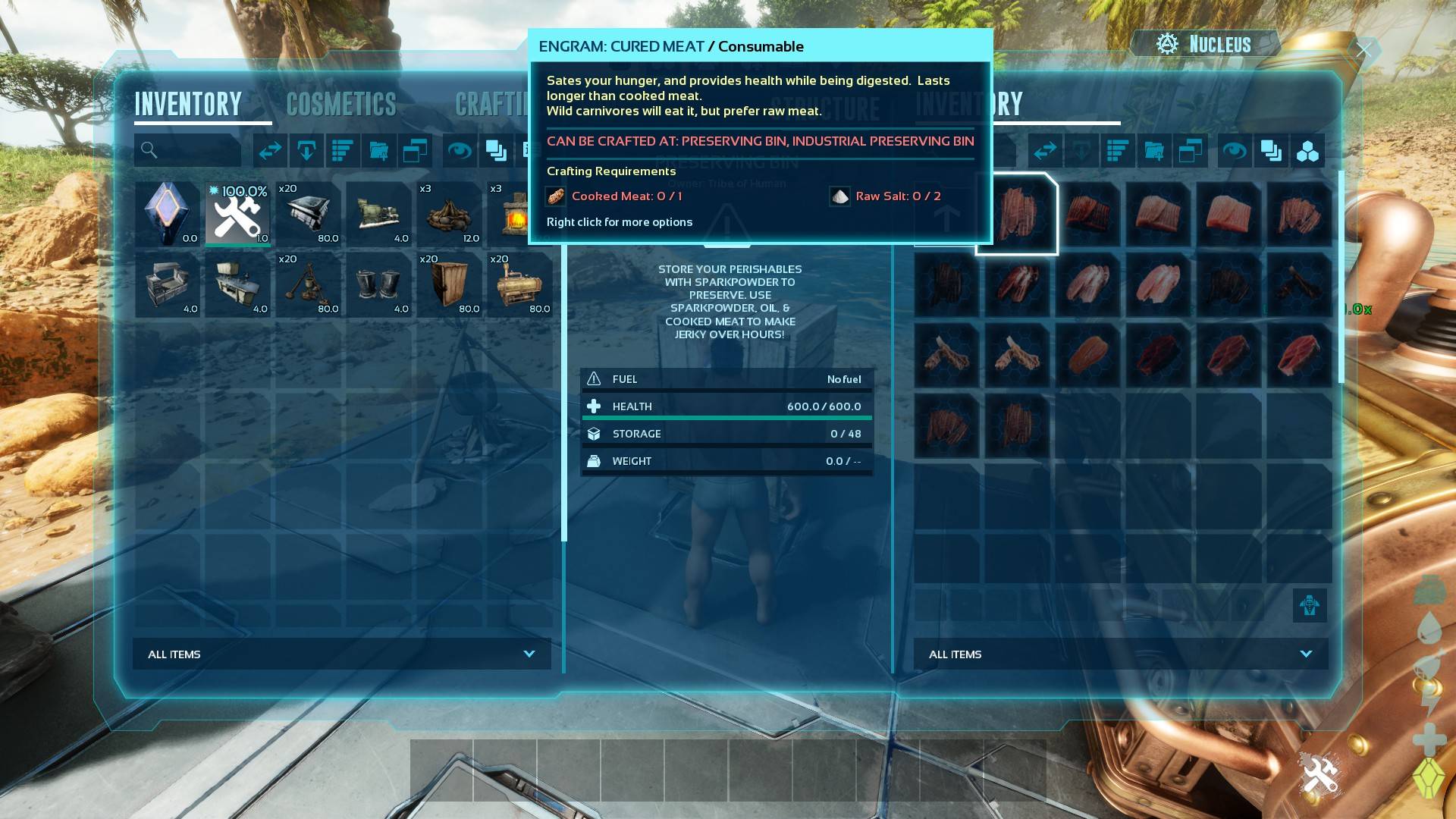Select the wooden storage box stack

[450, 284]
